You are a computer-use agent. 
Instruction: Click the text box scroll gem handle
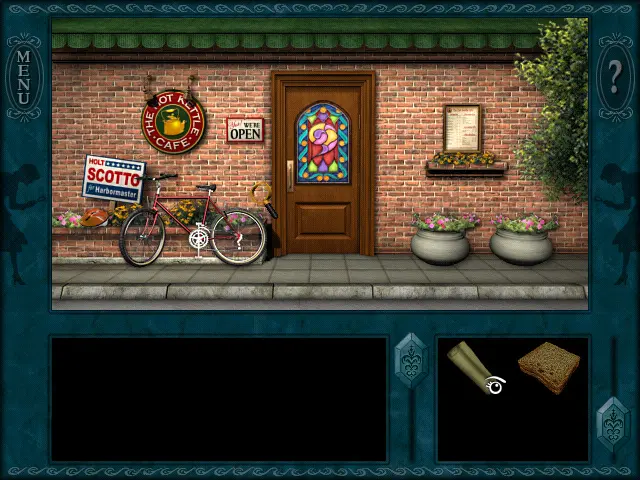point(411,360)
